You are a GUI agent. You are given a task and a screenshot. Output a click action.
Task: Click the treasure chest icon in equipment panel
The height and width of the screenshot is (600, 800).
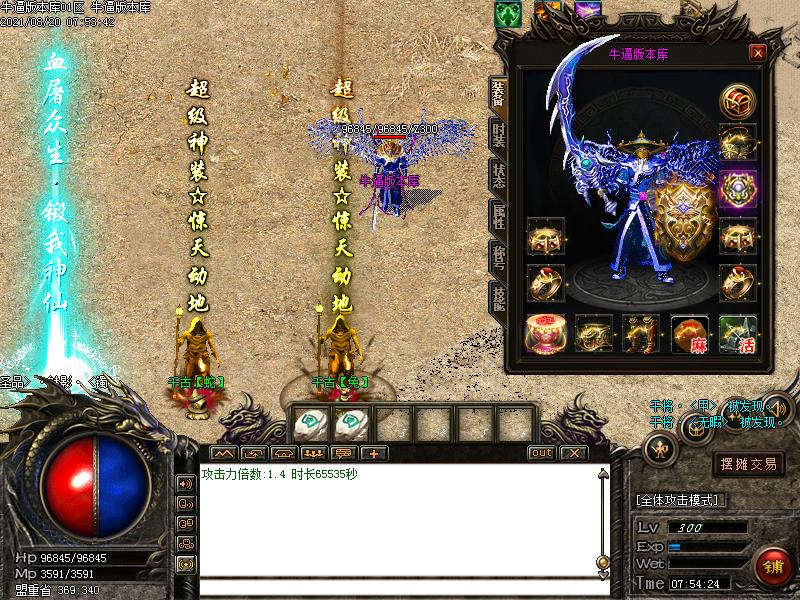[x=738, y=101]
